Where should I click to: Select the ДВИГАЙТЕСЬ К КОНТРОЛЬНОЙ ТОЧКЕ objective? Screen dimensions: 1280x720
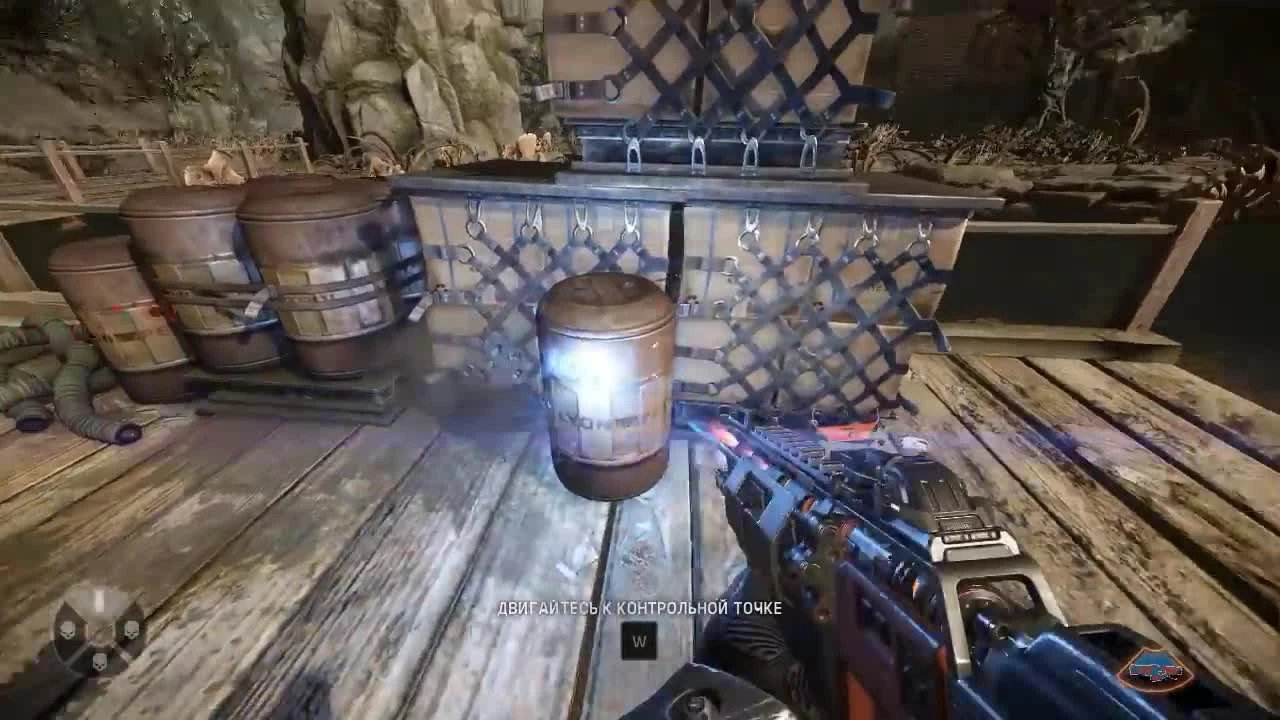640,609
